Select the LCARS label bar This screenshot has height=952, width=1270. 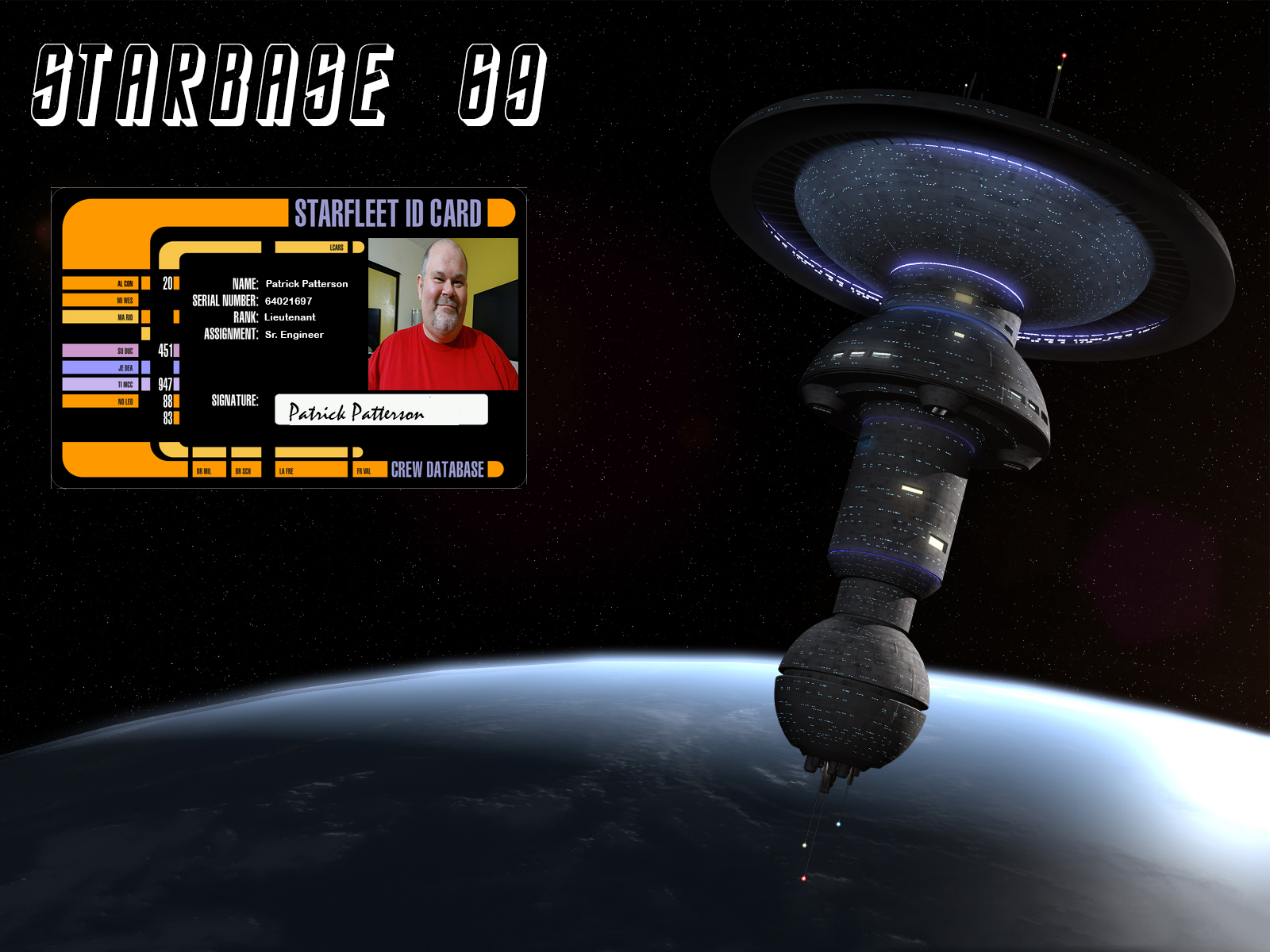click(312, 248)
